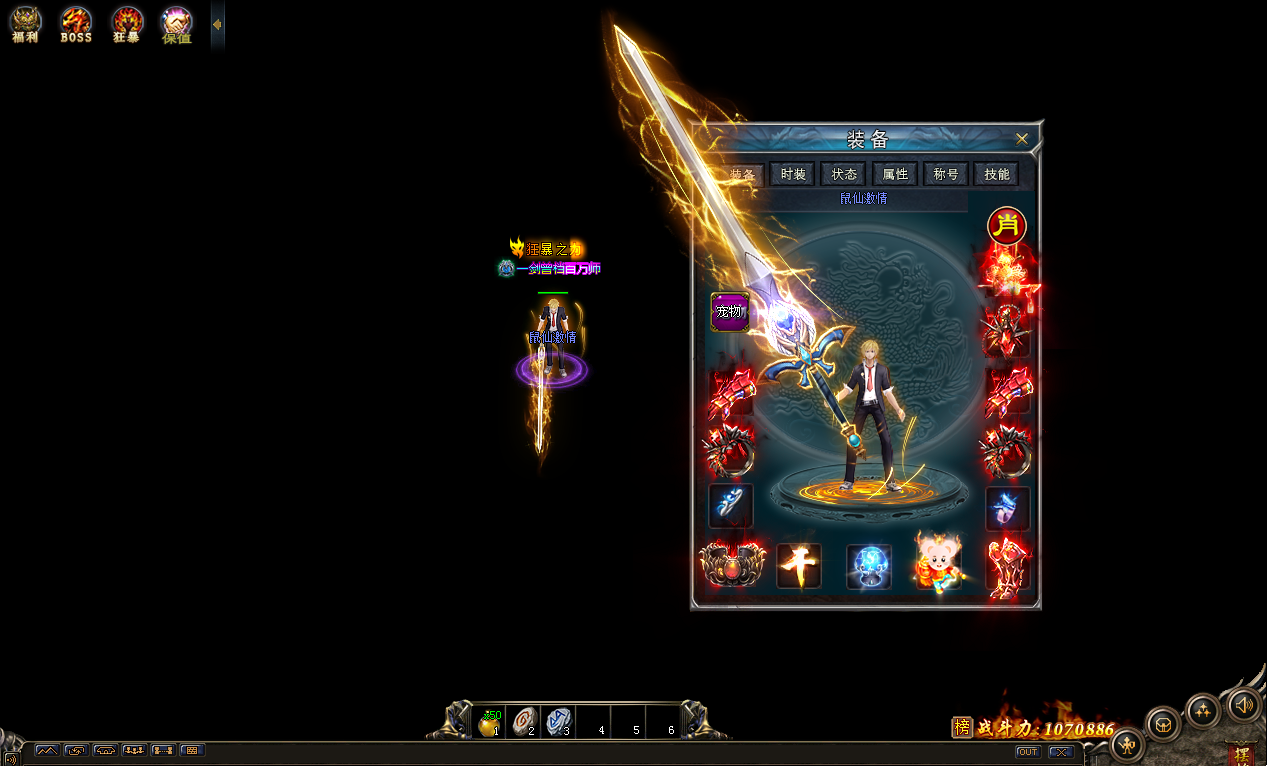Switch to the 技能 skills tab
The width and height of the screenshot is (1268, 766).
pyautogui.click(x=997, y=174)
